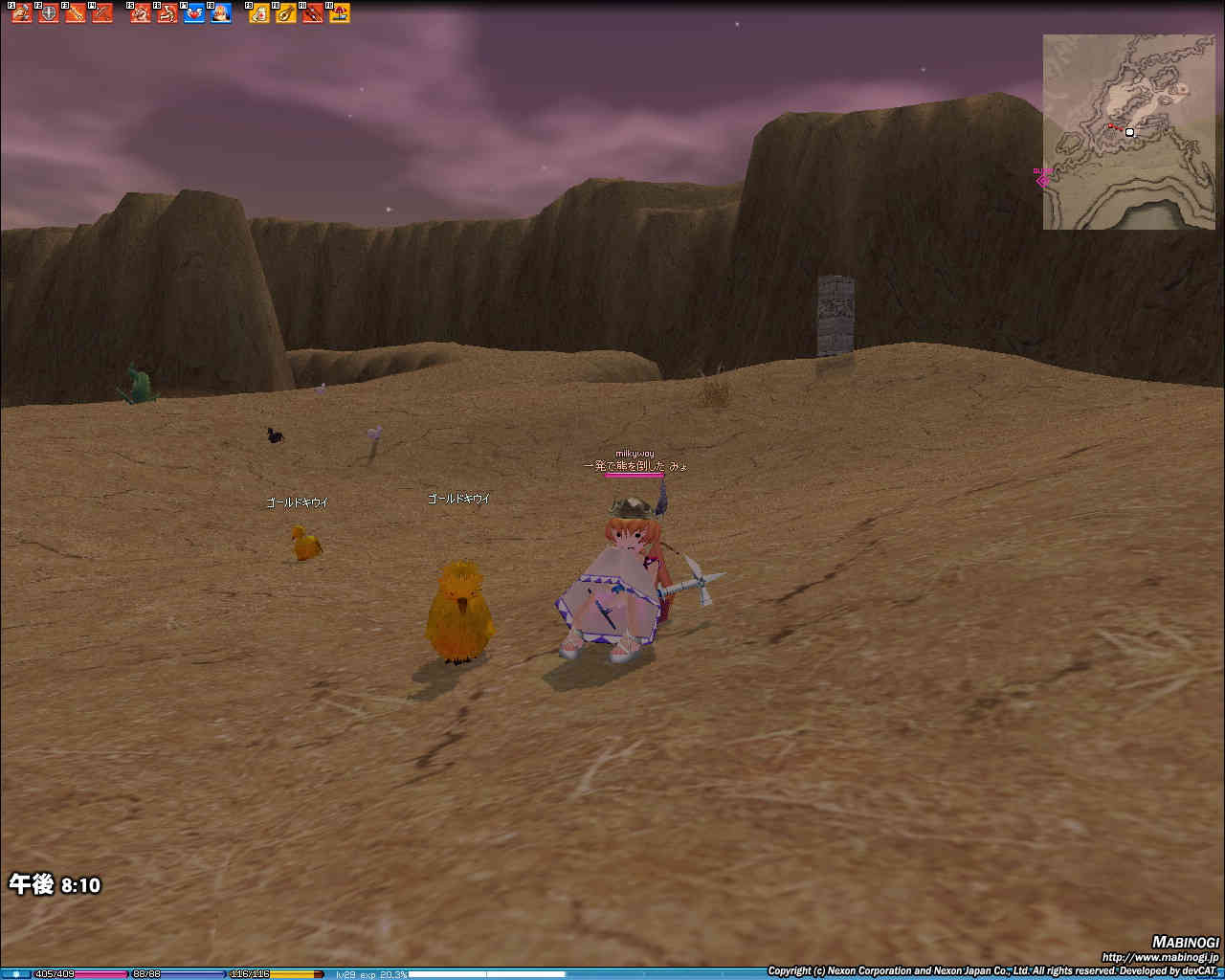Use the F2 round shield defense skill

tap(49, 13)
